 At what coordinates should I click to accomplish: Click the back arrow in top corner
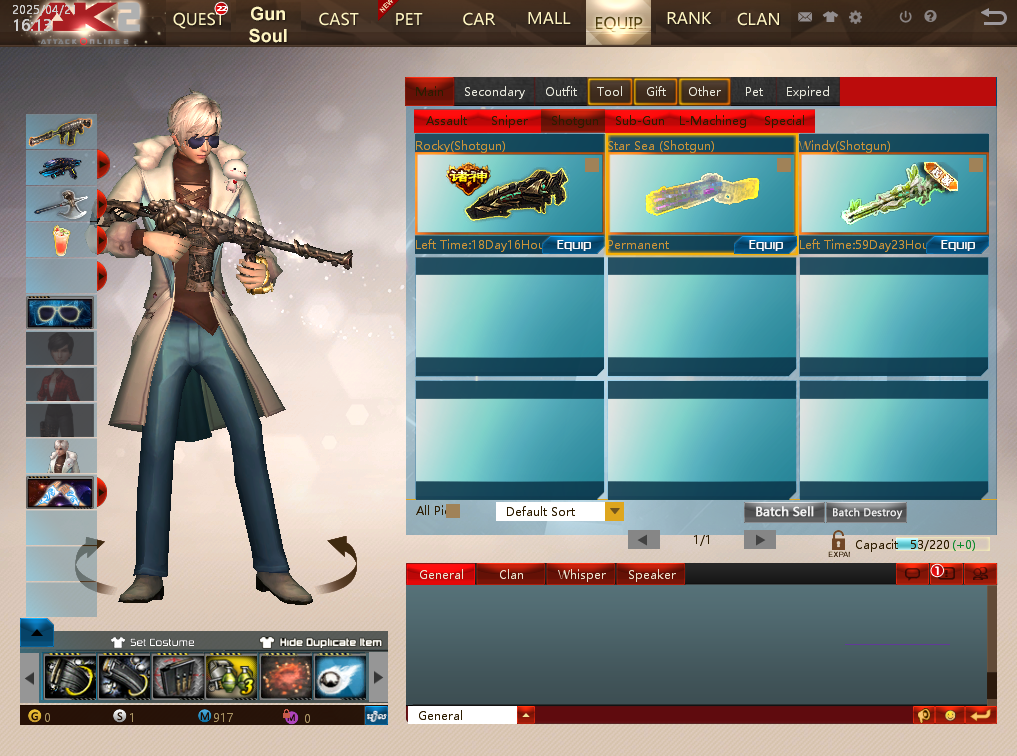pos(993,17)
